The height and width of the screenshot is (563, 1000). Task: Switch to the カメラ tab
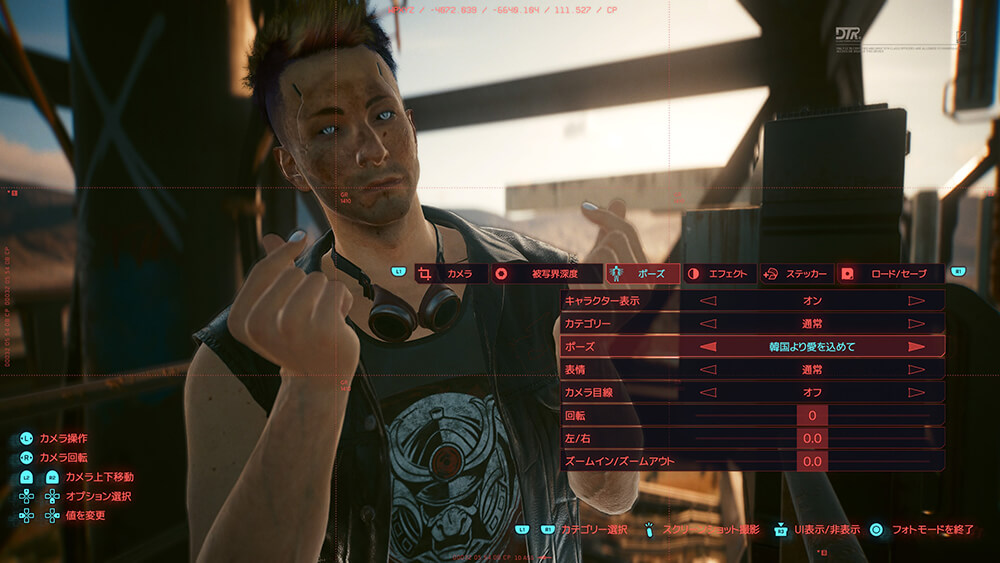(450, 273)
